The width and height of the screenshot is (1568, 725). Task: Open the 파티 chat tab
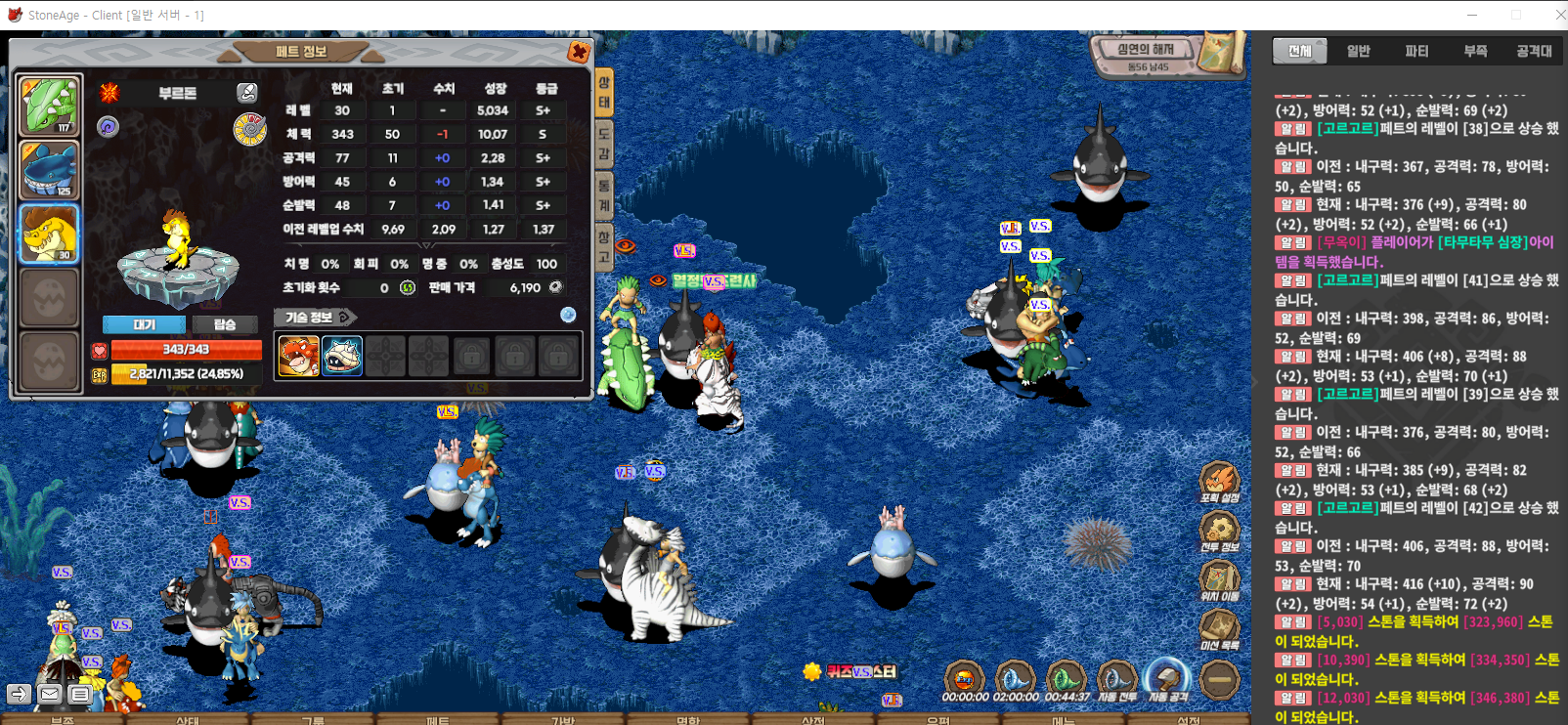tap(1416, 51)
